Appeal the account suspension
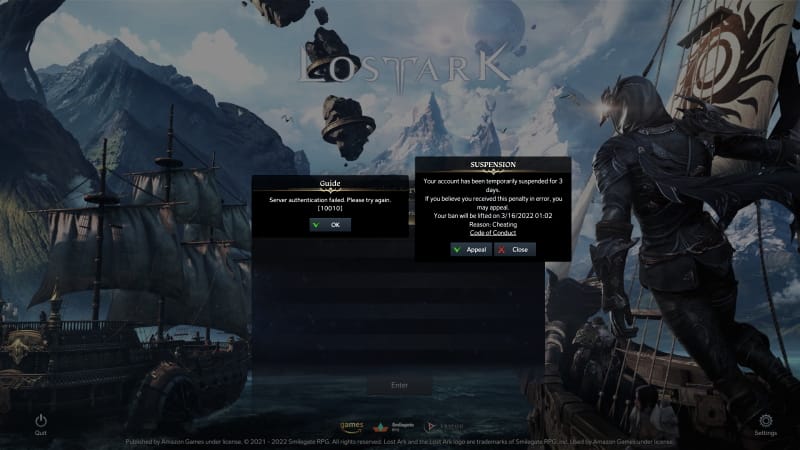The image size is (800, 450). pos(470,249)
